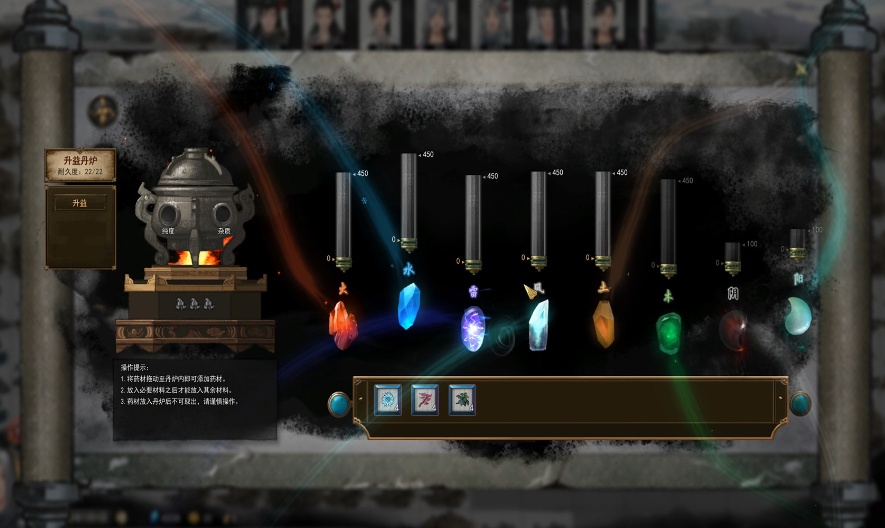Select the red fire element crystal
Image resolution: width=885 pixels, height=528 pixels.
click(343, 325)
